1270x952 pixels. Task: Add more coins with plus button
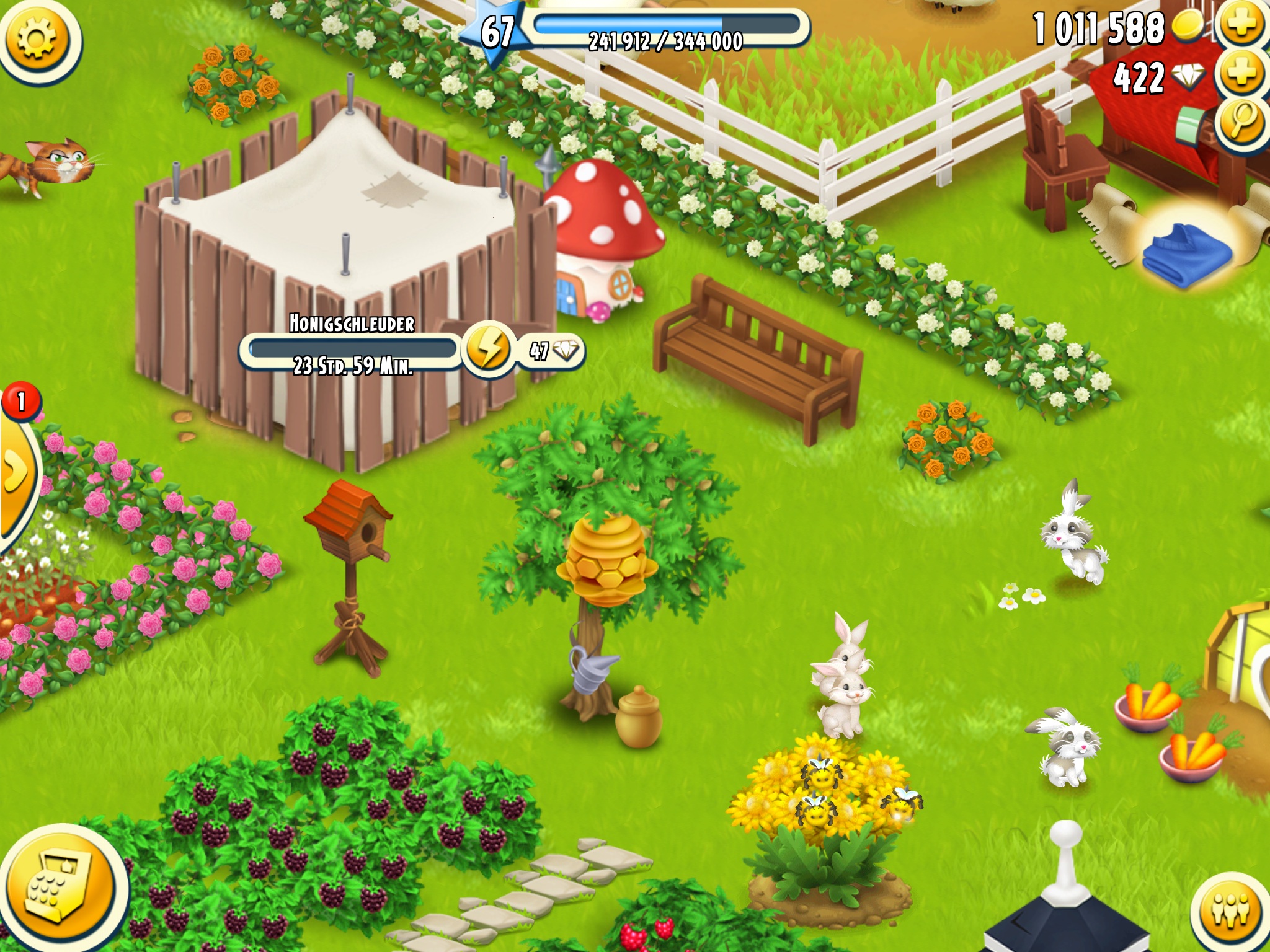pos(1242,27)
